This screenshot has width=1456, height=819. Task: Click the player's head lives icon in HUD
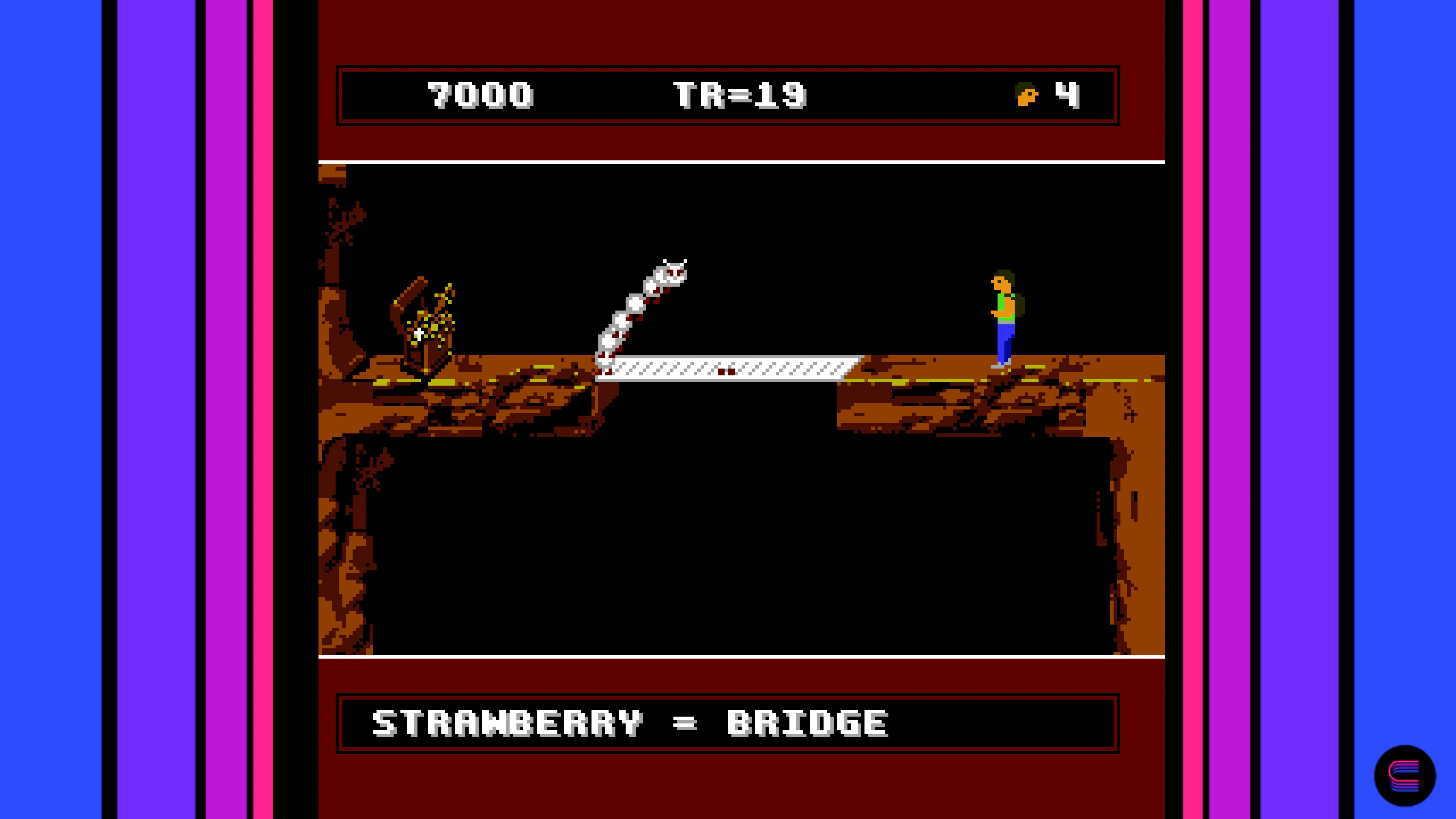1028,95
